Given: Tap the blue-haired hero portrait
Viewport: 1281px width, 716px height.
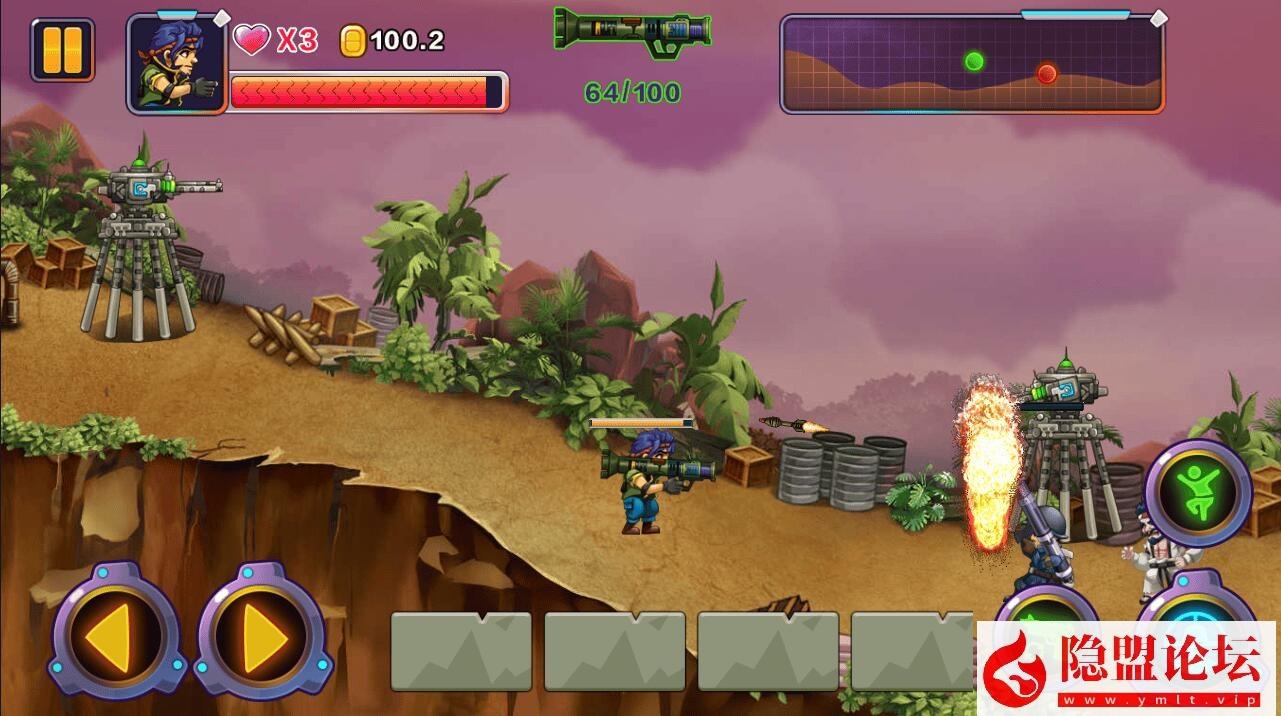Looking at the screenshot, I should tap(177, 63).
